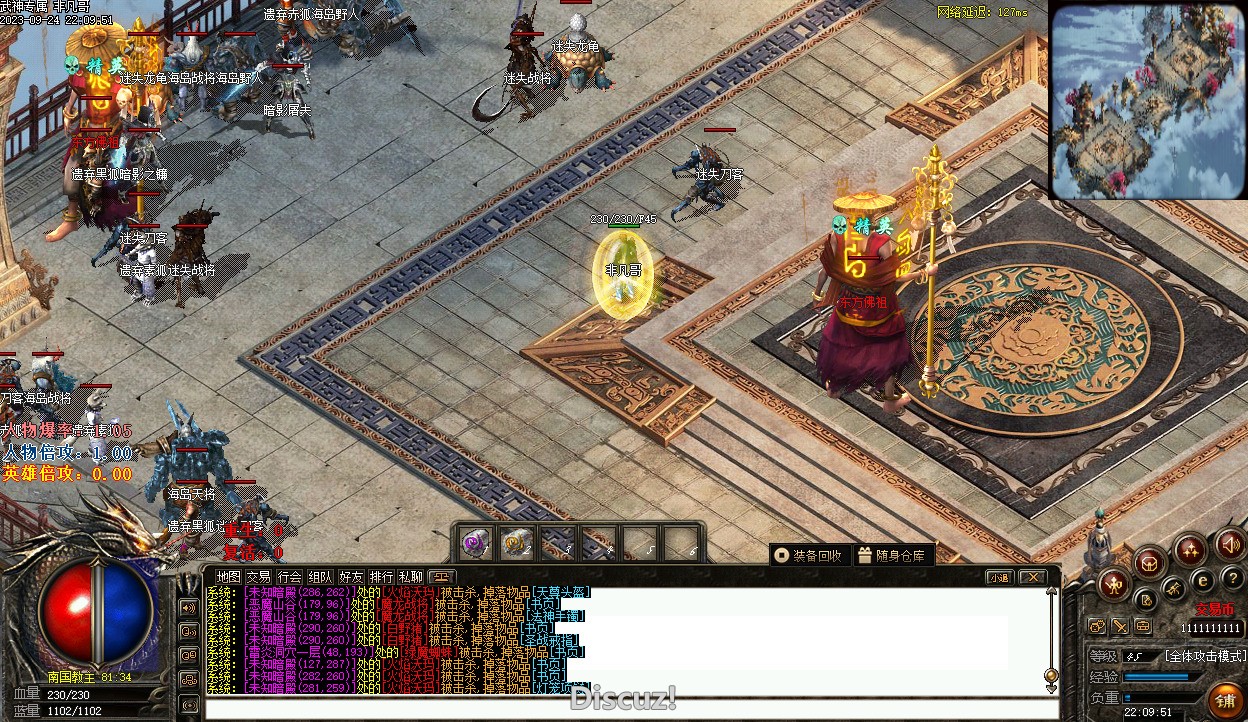Close the game with the X button
1248x722 pixels.
coord(1032,577)
